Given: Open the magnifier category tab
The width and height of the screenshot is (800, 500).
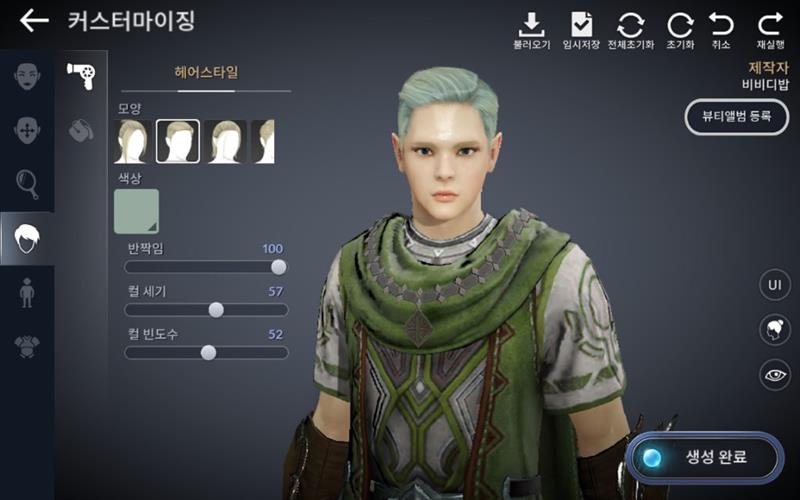Looking at the screenshot, I should 27,184.
